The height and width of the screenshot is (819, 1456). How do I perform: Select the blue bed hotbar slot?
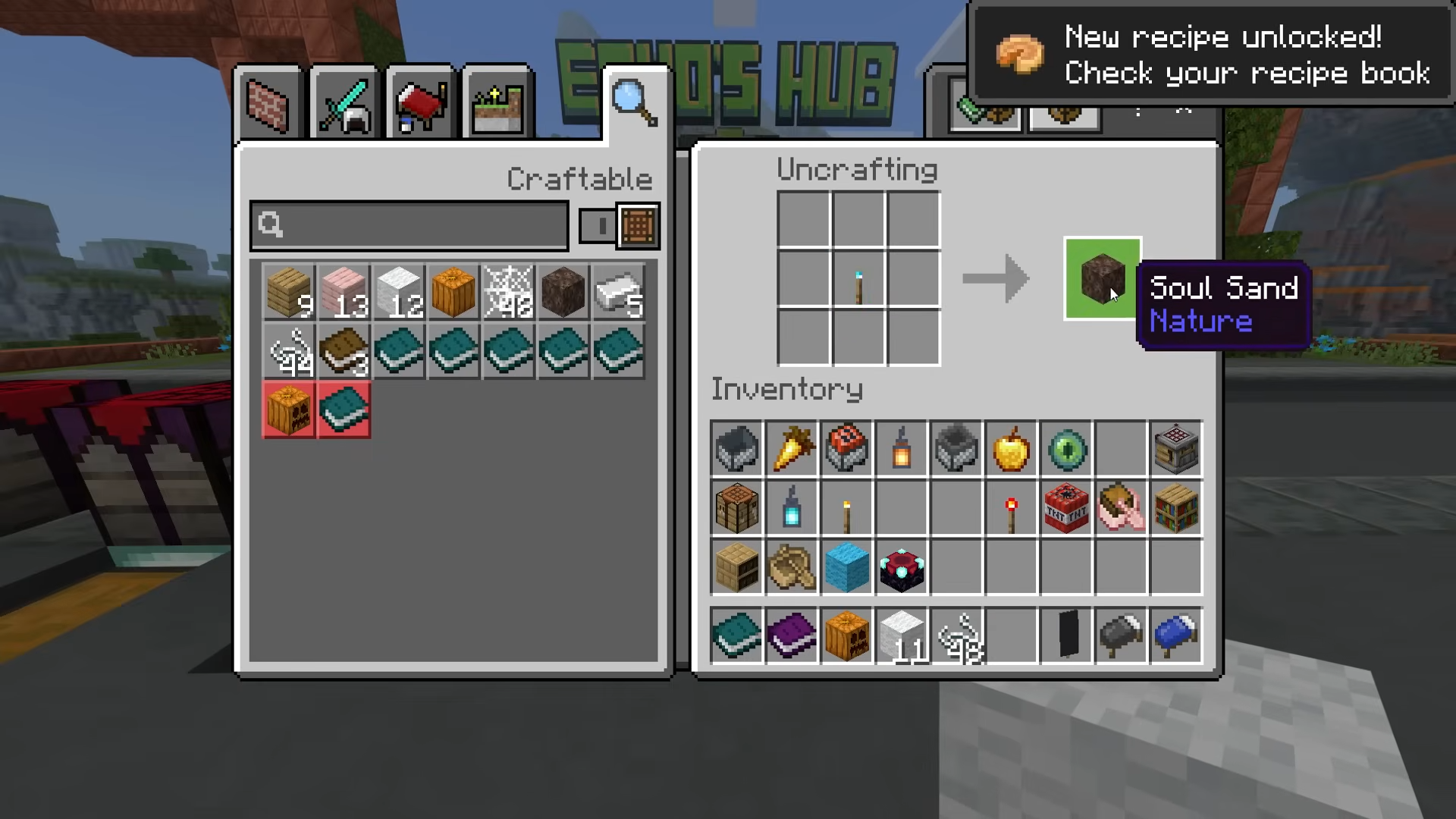(1175, 635)
